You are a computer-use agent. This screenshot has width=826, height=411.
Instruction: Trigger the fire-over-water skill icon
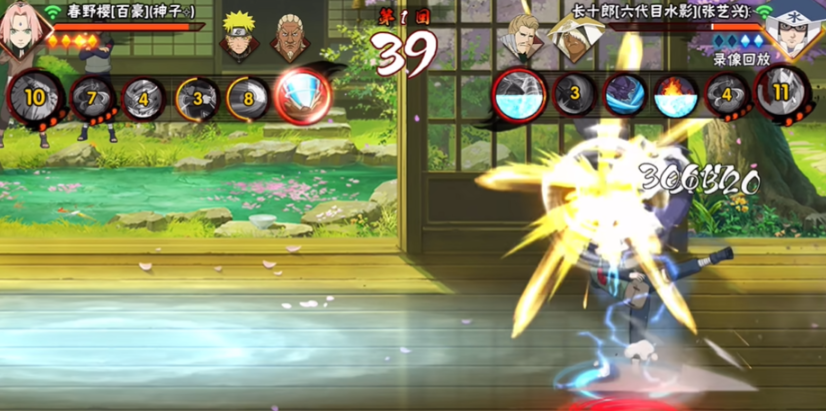point(675,97)
